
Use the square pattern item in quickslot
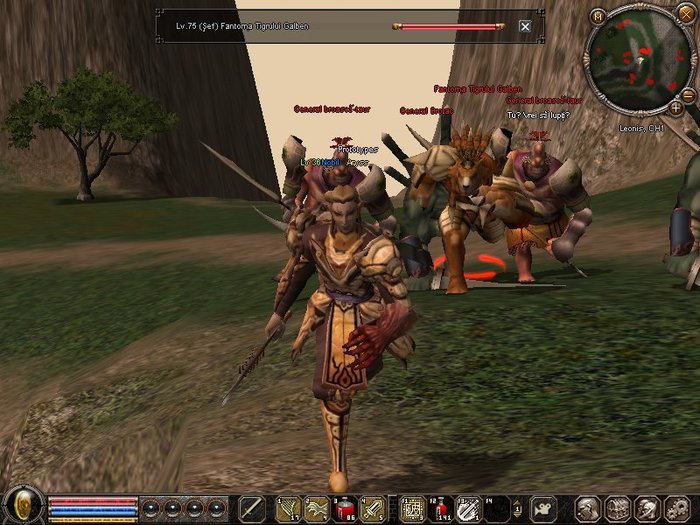(x=412, y=508)
